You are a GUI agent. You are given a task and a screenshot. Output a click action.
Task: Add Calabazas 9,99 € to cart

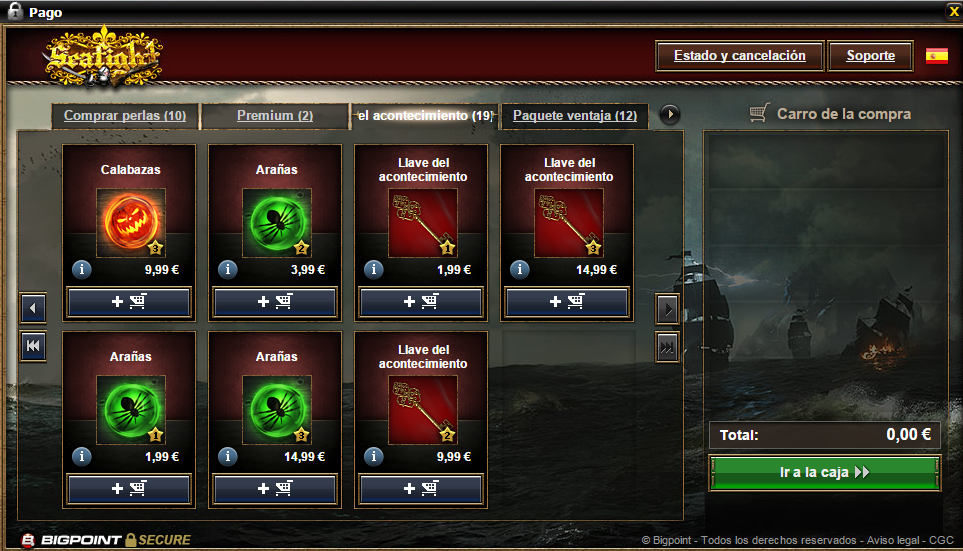[129, 302]
